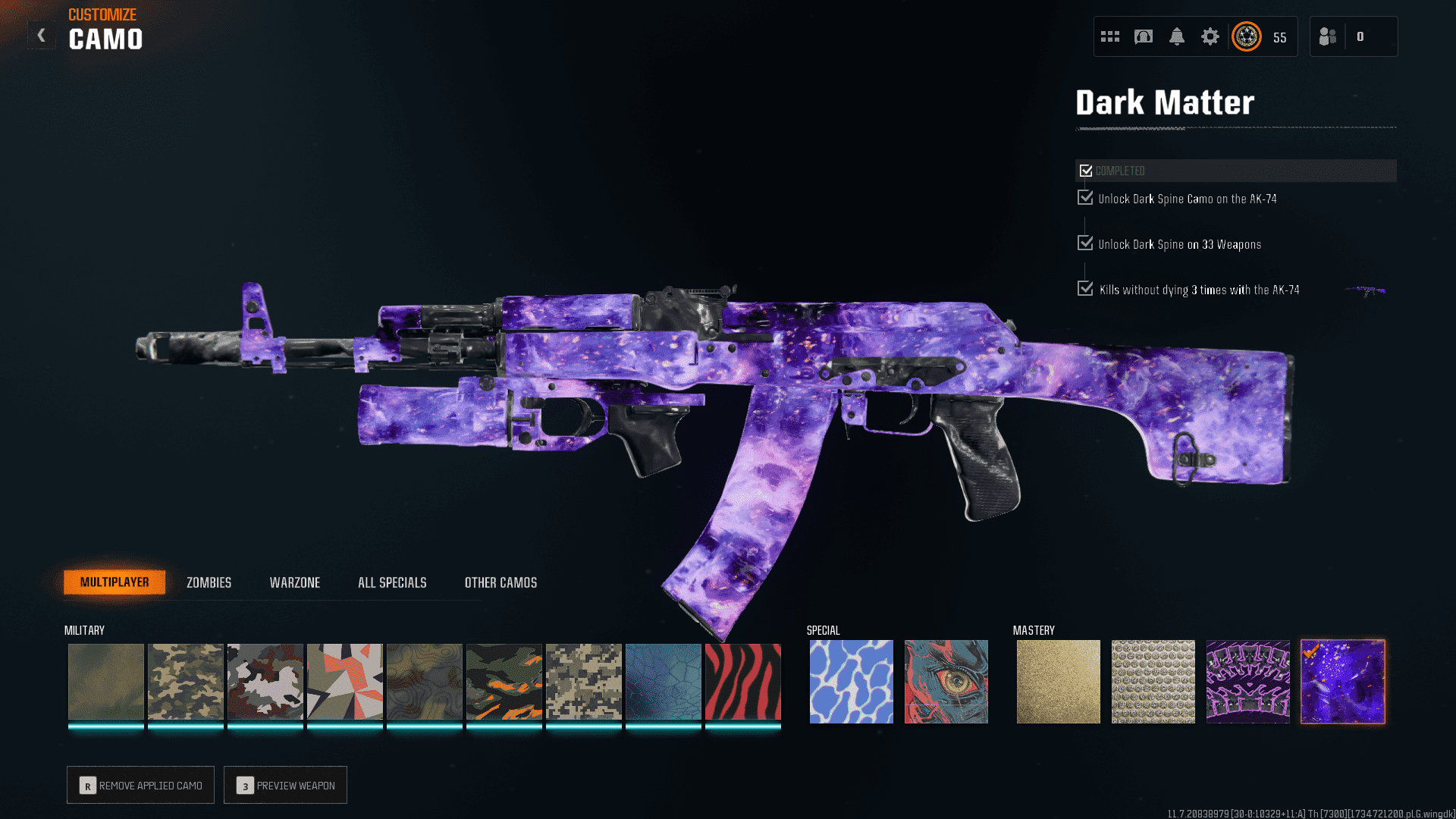Choose the orange and green tiger camo
The image size is (1456, 819).
click(x=504, y=682)
